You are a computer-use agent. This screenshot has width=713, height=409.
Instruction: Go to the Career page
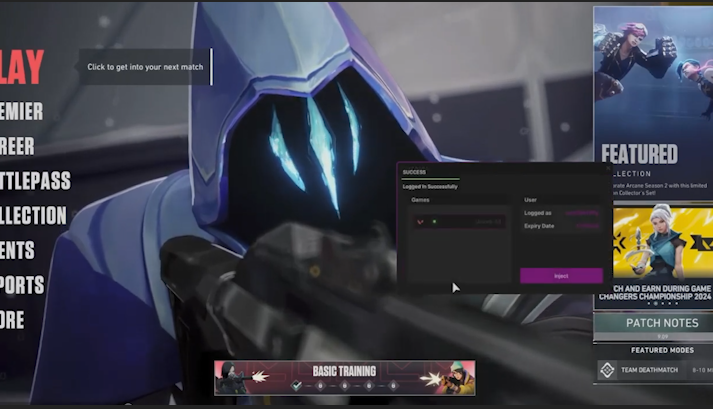pyautogui.click(x=17, y=146)
